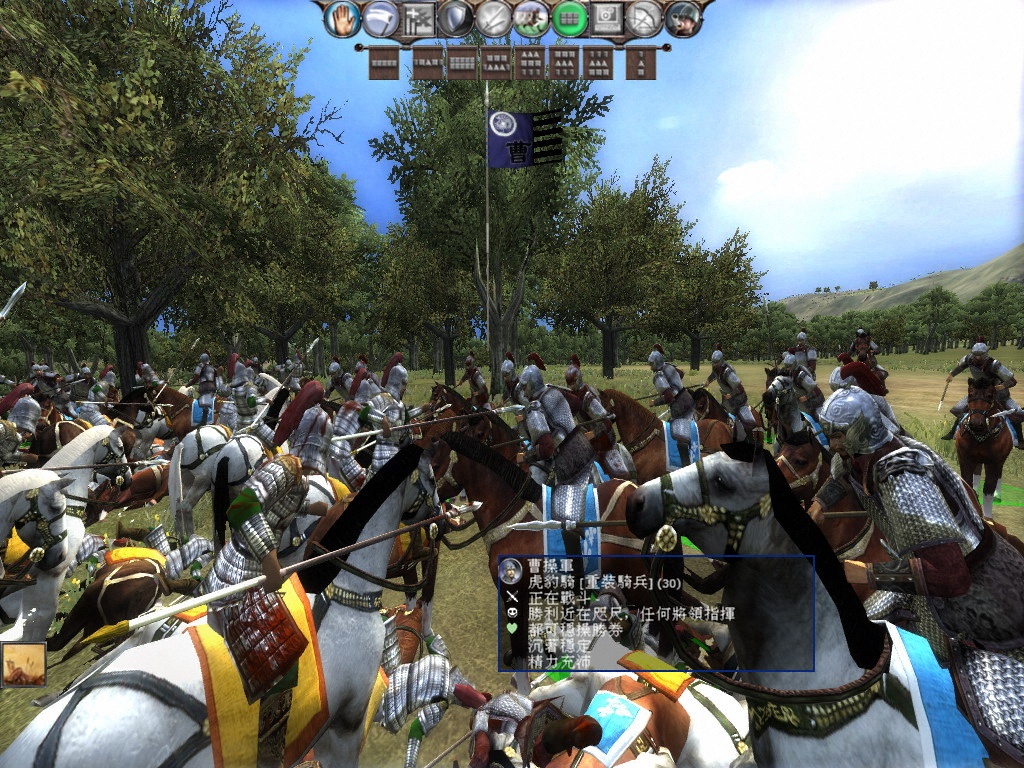
Task: Choose the single line group formation
Action: point(383,63)
